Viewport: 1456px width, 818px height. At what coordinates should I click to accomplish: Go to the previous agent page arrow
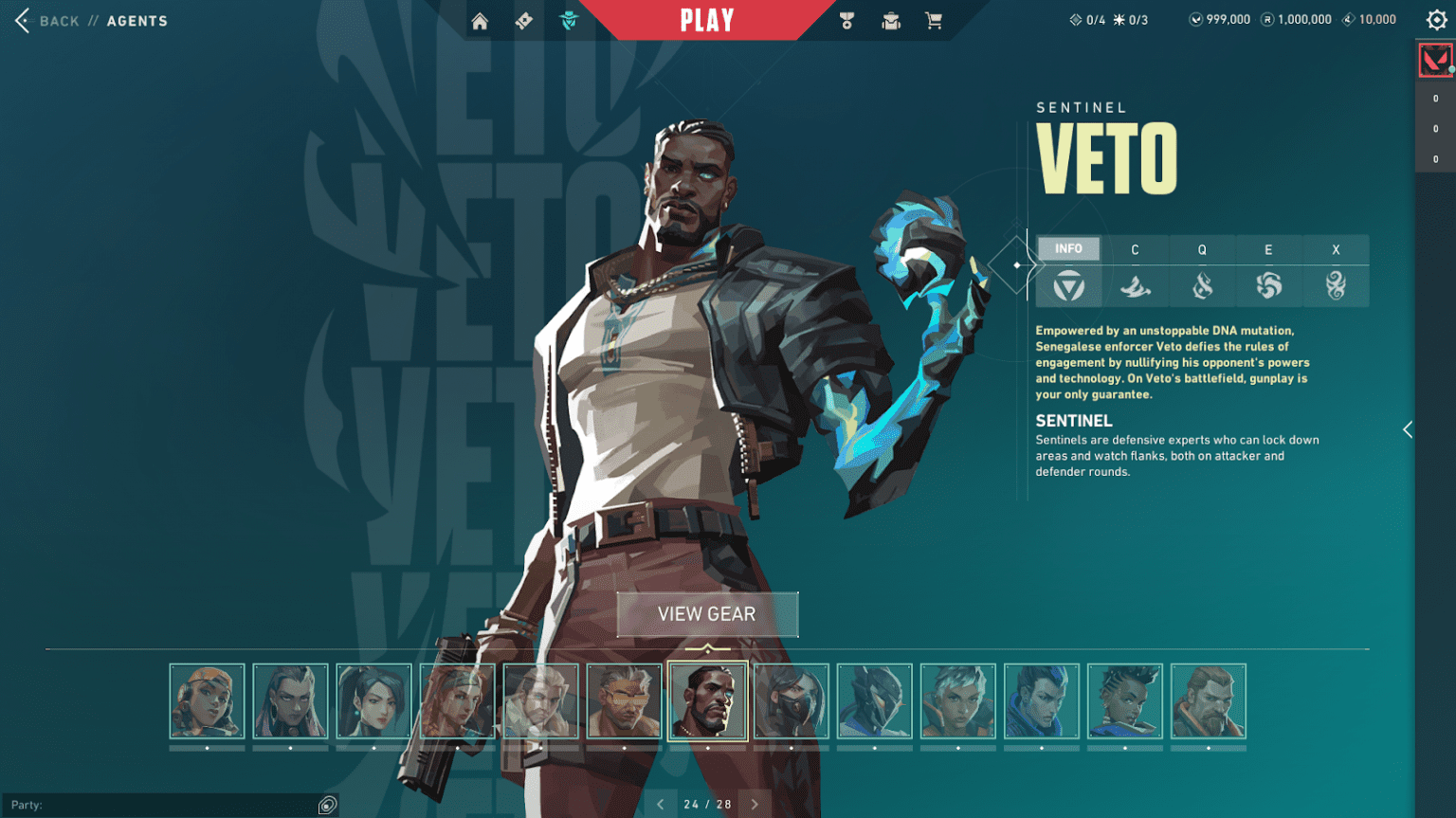coord(661,803)
